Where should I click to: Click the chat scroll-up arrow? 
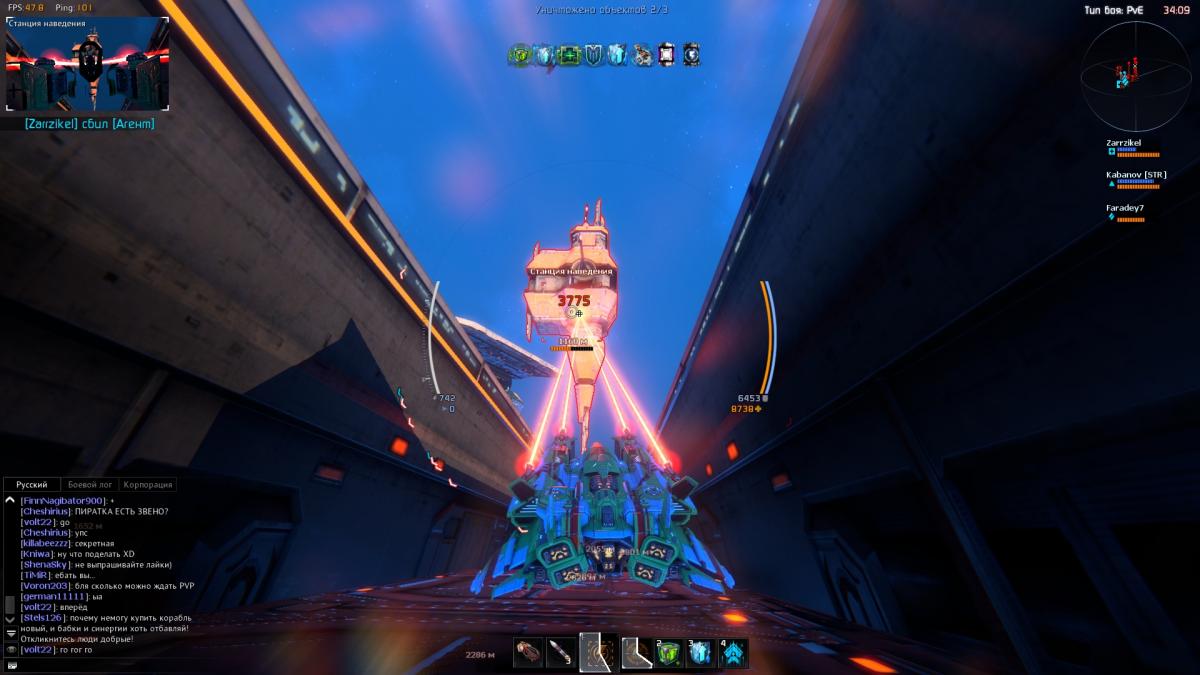[10, 499]
